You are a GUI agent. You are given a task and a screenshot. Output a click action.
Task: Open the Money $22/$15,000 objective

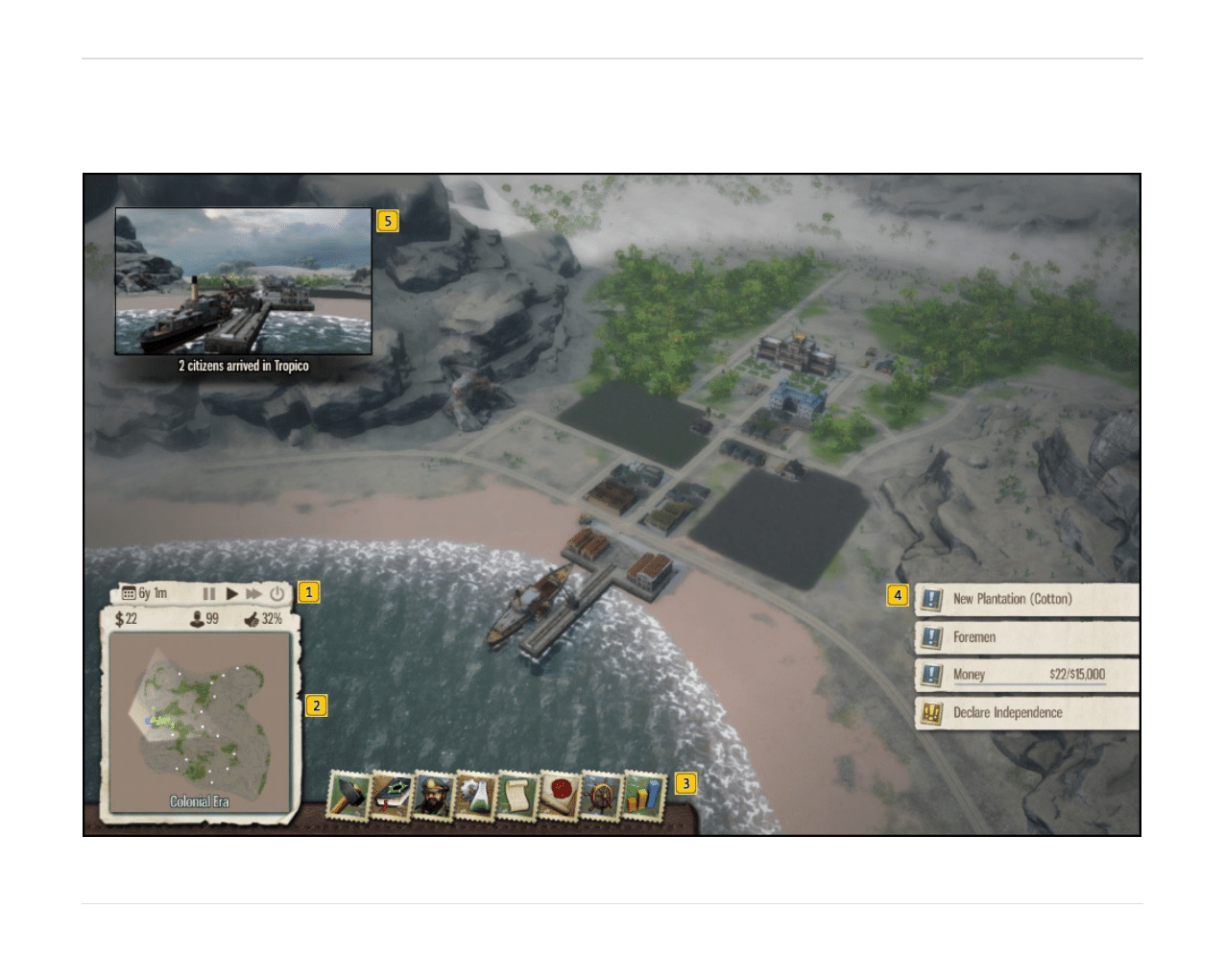pos(1026,675)
